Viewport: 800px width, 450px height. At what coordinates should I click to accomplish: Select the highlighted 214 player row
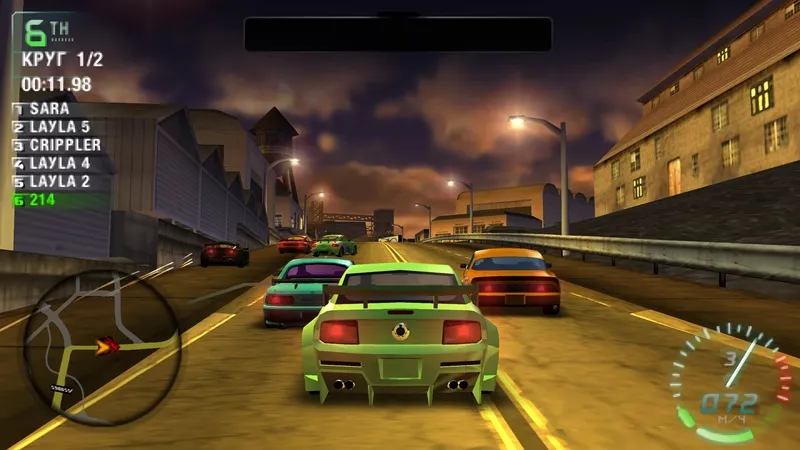coord(45,199)
